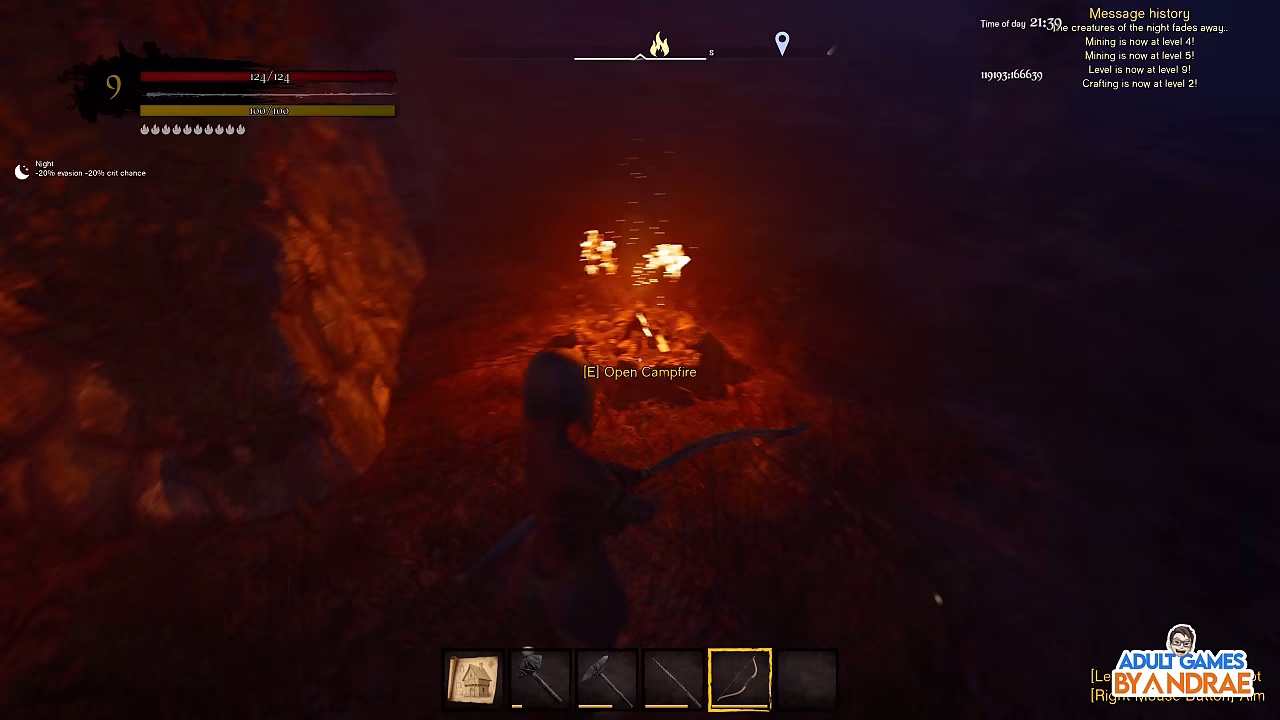1280x720 pixels.
Task: Click the Night status moon icon
Action: point(21,169)
